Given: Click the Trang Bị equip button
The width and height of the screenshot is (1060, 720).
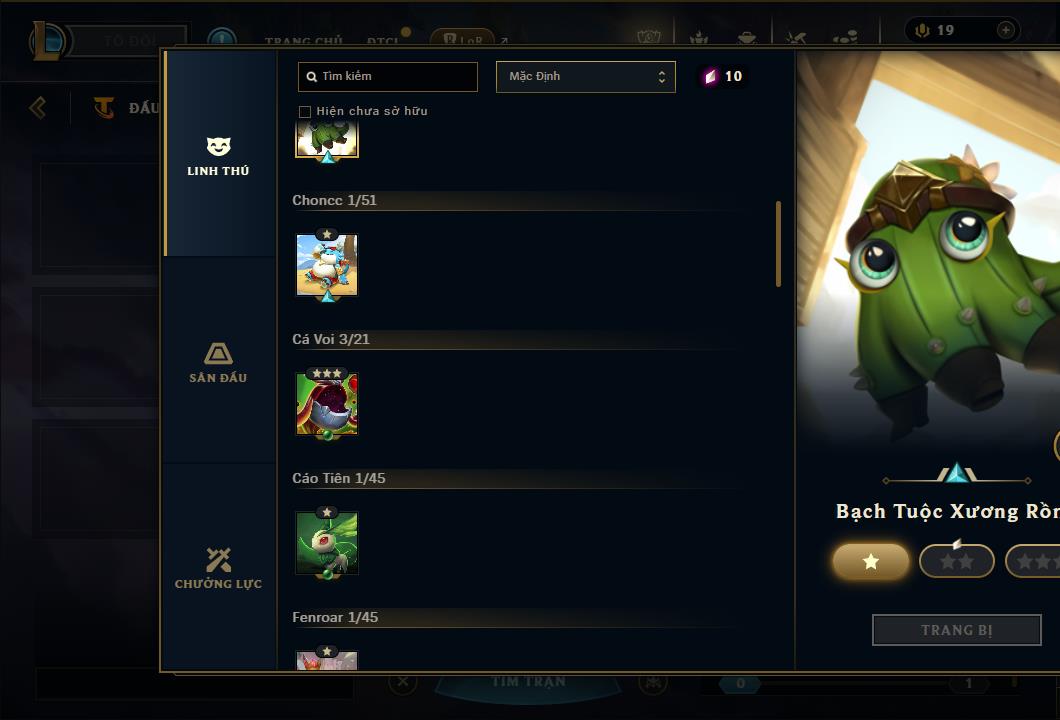Looking at the screenshot, I should tap(956, 630).
